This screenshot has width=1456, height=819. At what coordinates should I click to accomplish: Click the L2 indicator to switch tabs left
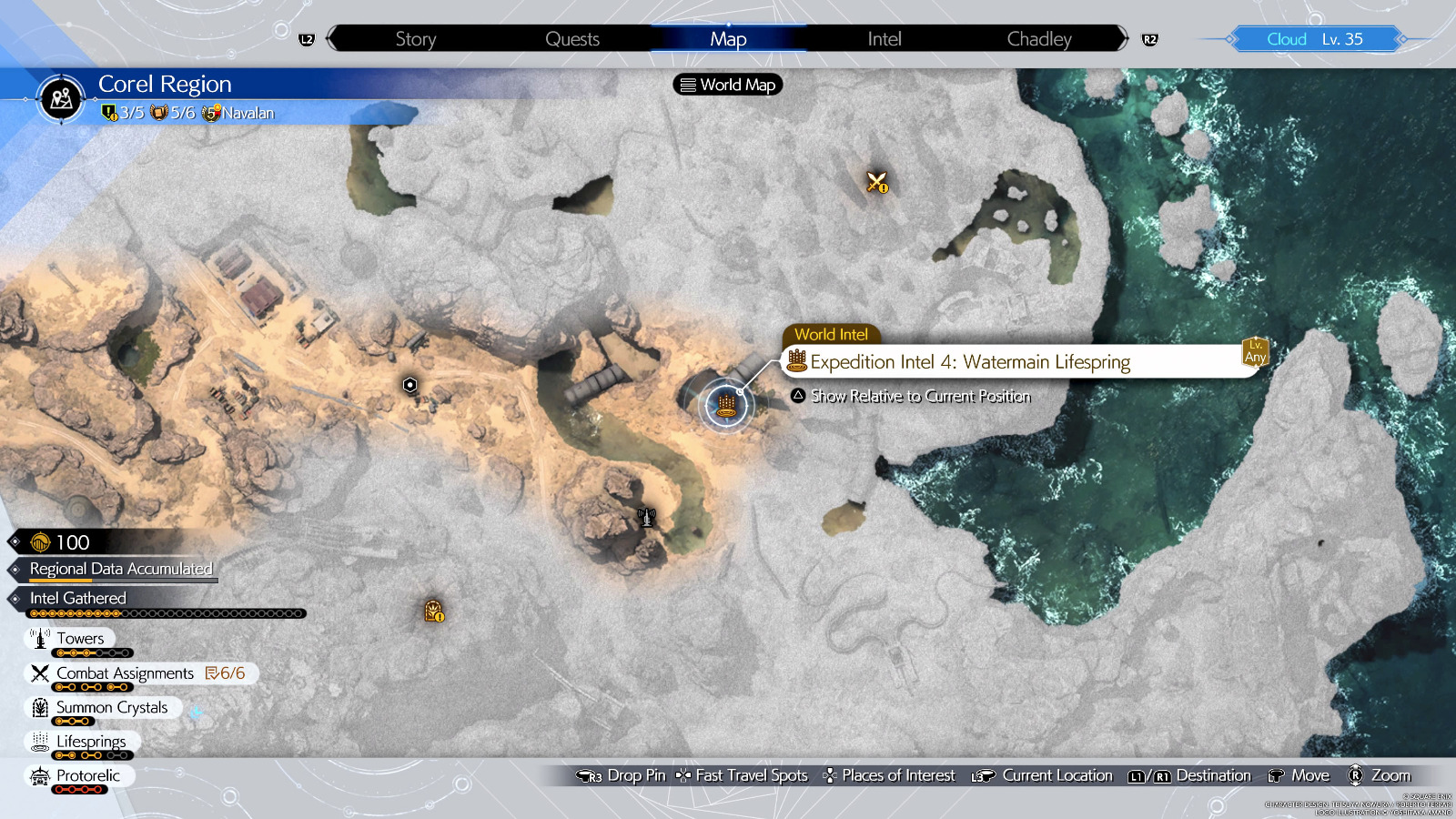coord(306,38)
